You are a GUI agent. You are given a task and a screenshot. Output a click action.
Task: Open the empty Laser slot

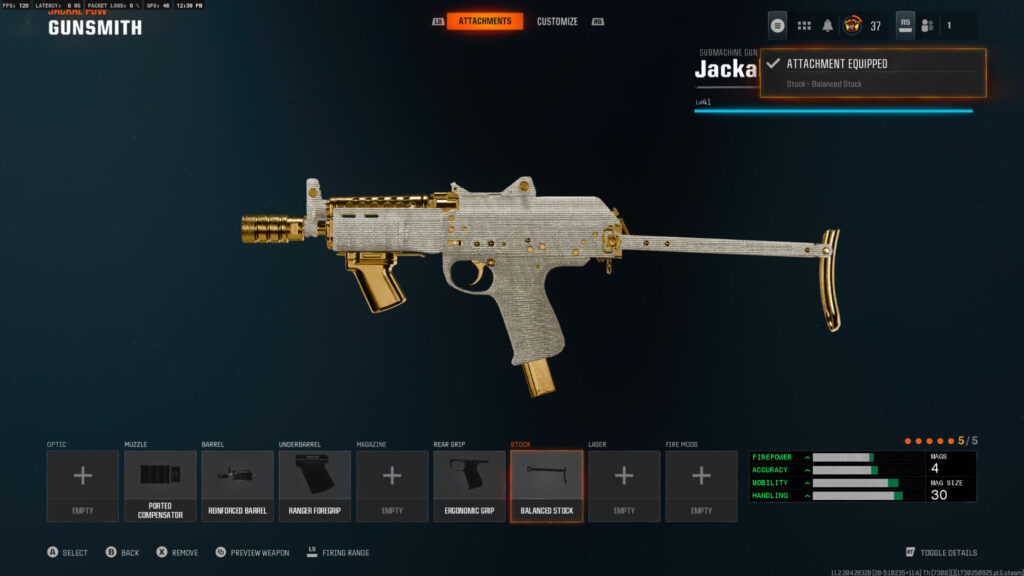(624, 486)
